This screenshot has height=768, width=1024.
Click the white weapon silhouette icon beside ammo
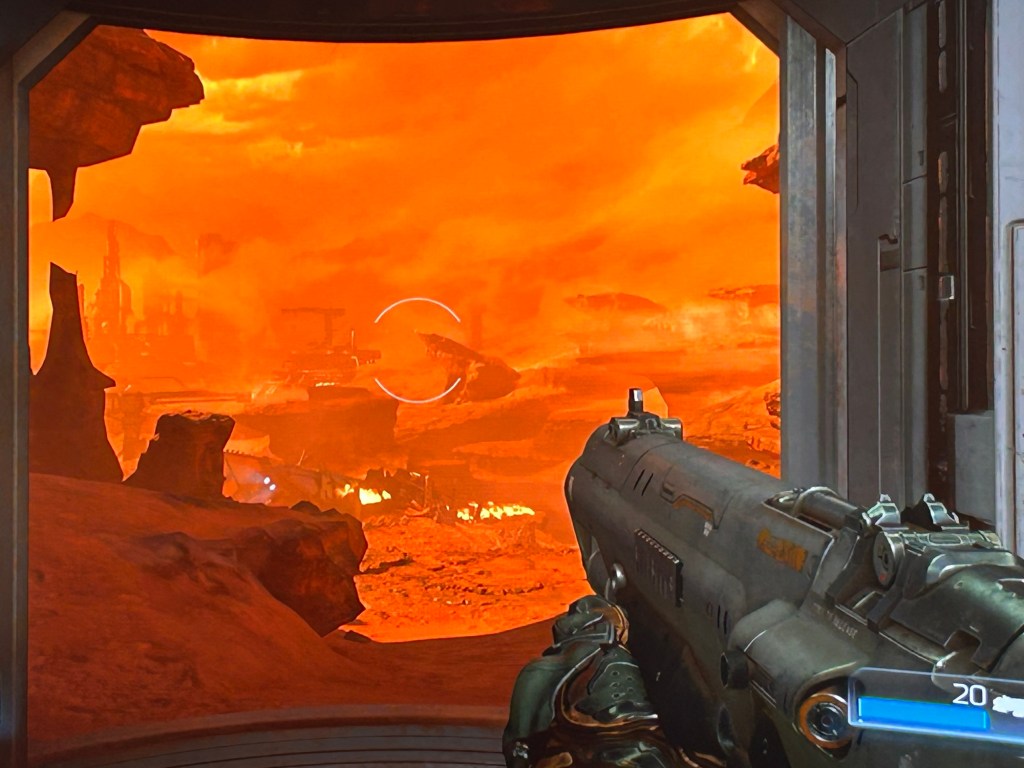1008,704
